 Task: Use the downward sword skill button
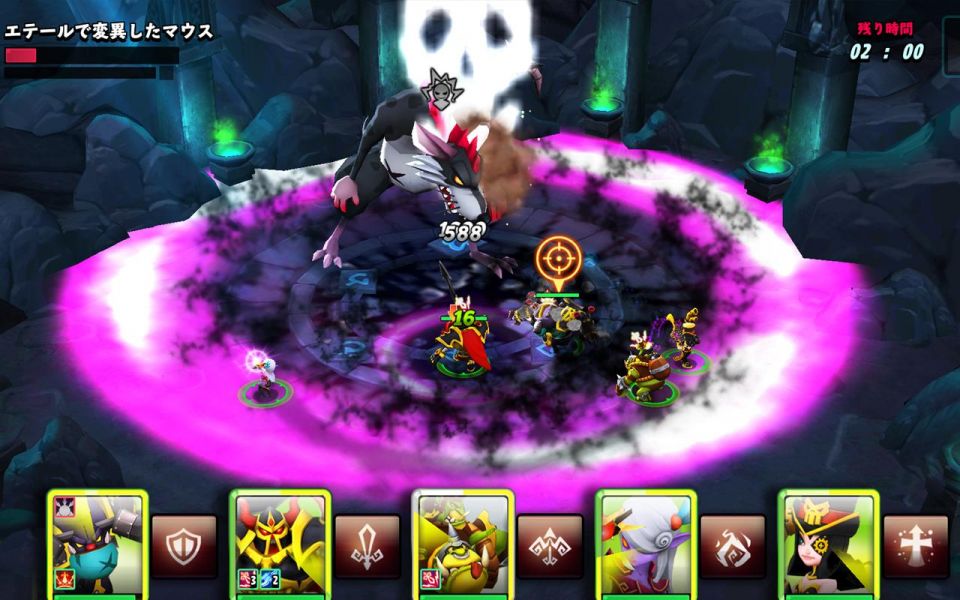tap(367, 546)
